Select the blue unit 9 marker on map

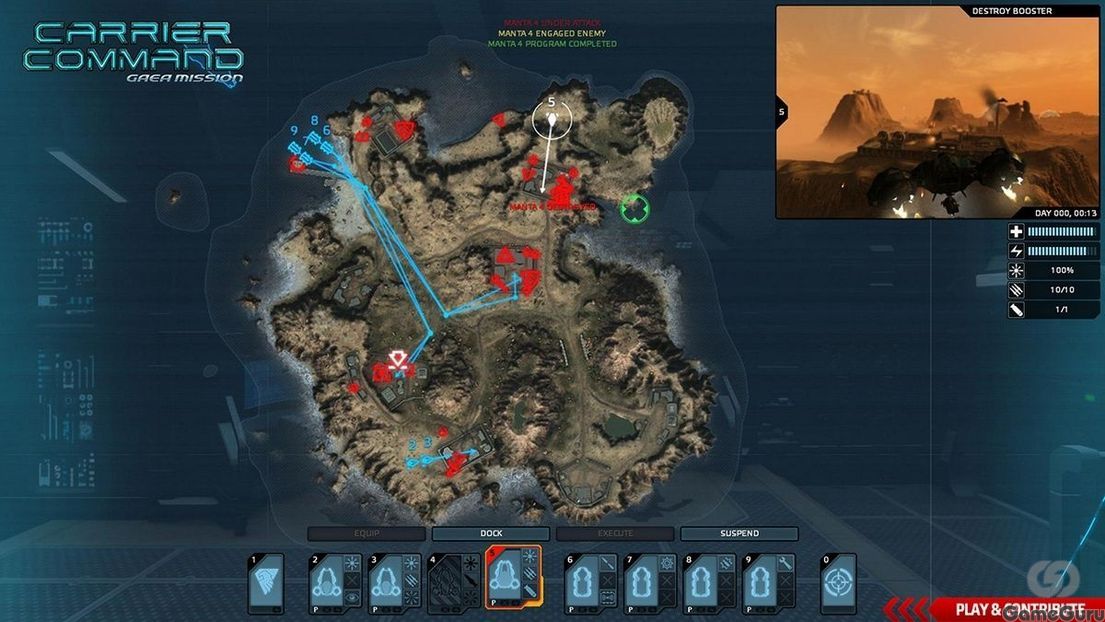tap(295, 147)
